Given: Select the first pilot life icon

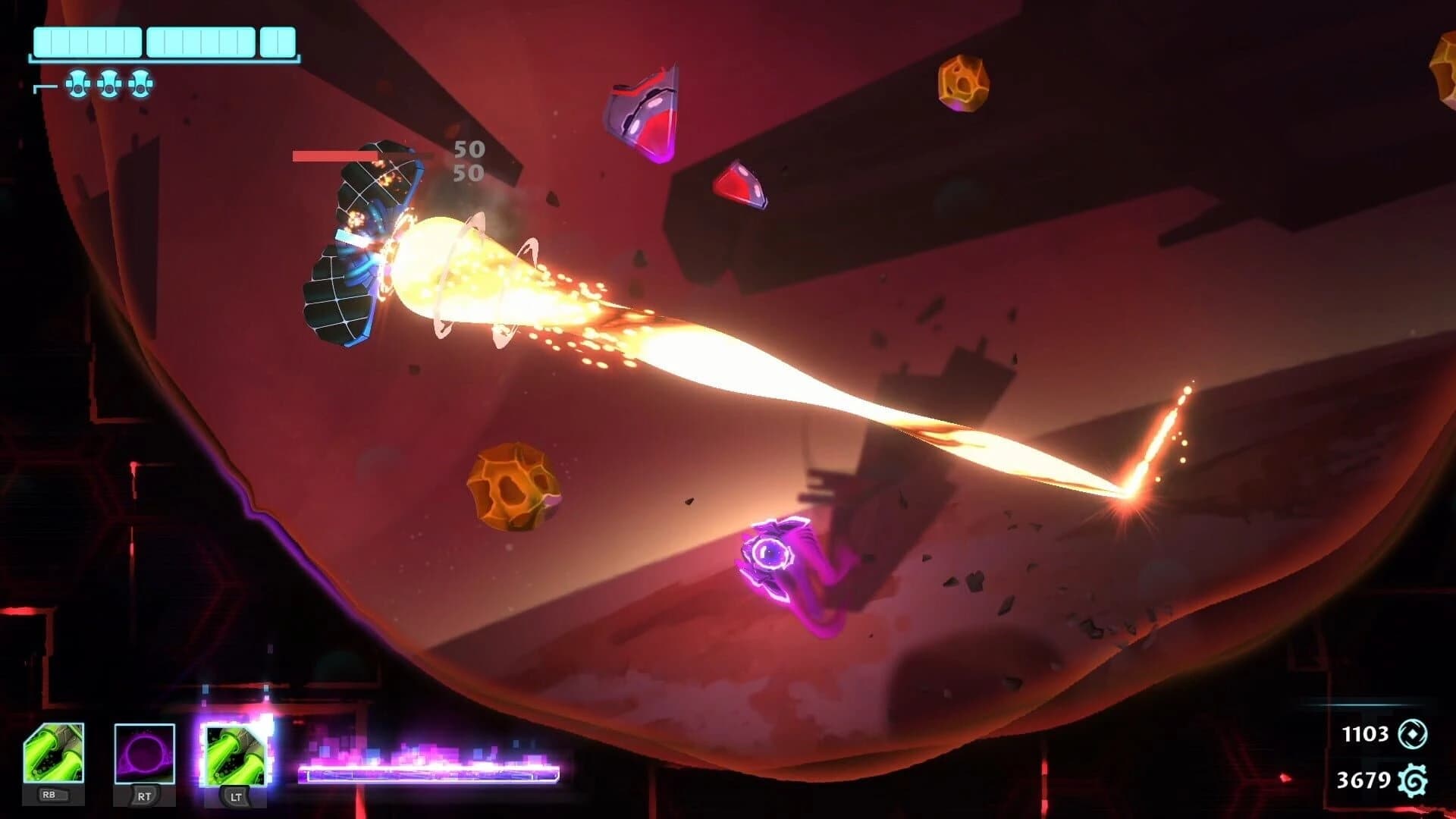Looking at the screenshot, I should click(77, 83).
